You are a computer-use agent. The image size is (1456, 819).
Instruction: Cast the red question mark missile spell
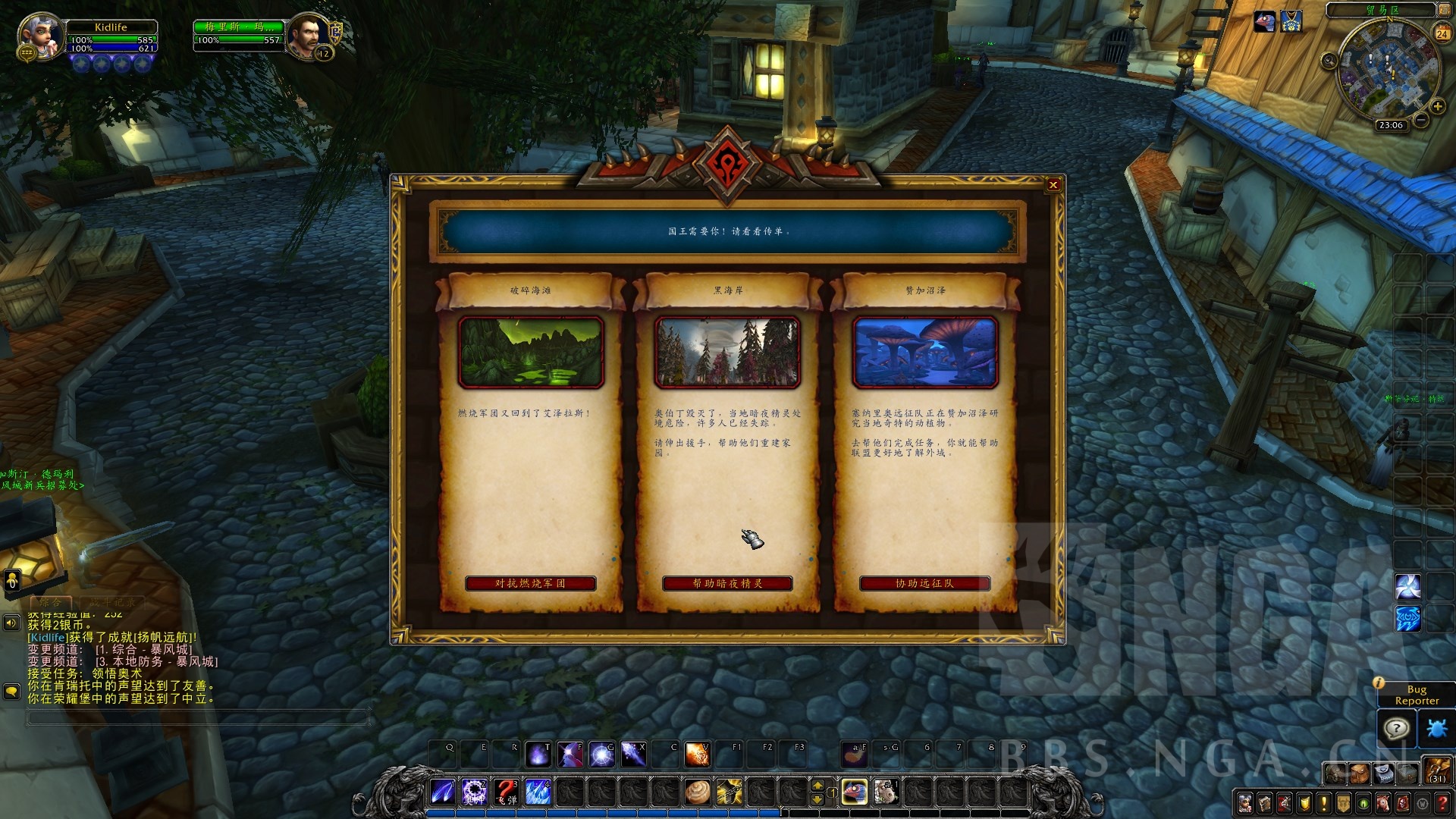(x=506, y=792)
